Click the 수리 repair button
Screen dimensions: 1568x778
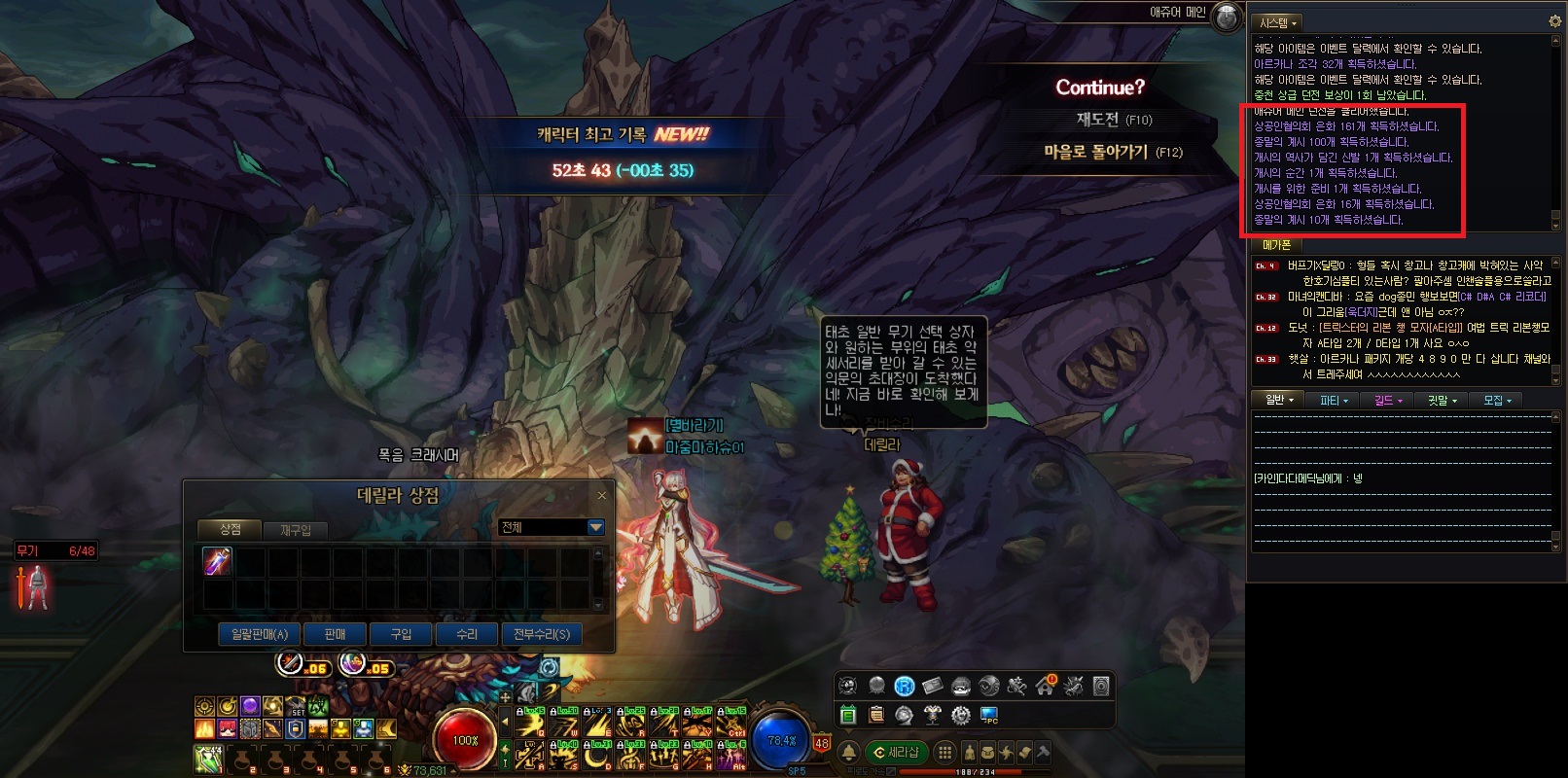click(467, 634)
